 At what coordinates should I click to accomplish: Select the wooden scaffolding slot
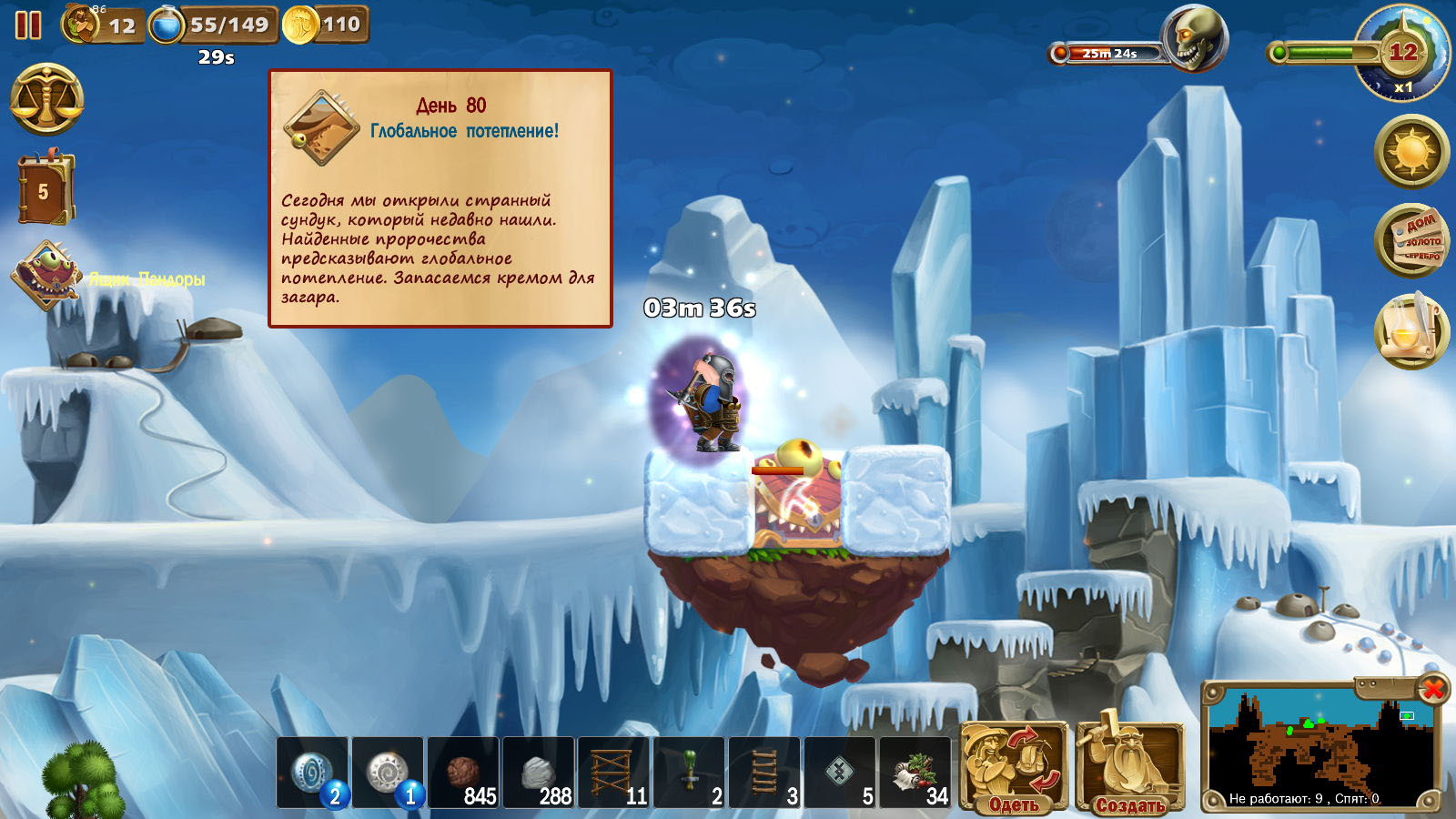614,773
